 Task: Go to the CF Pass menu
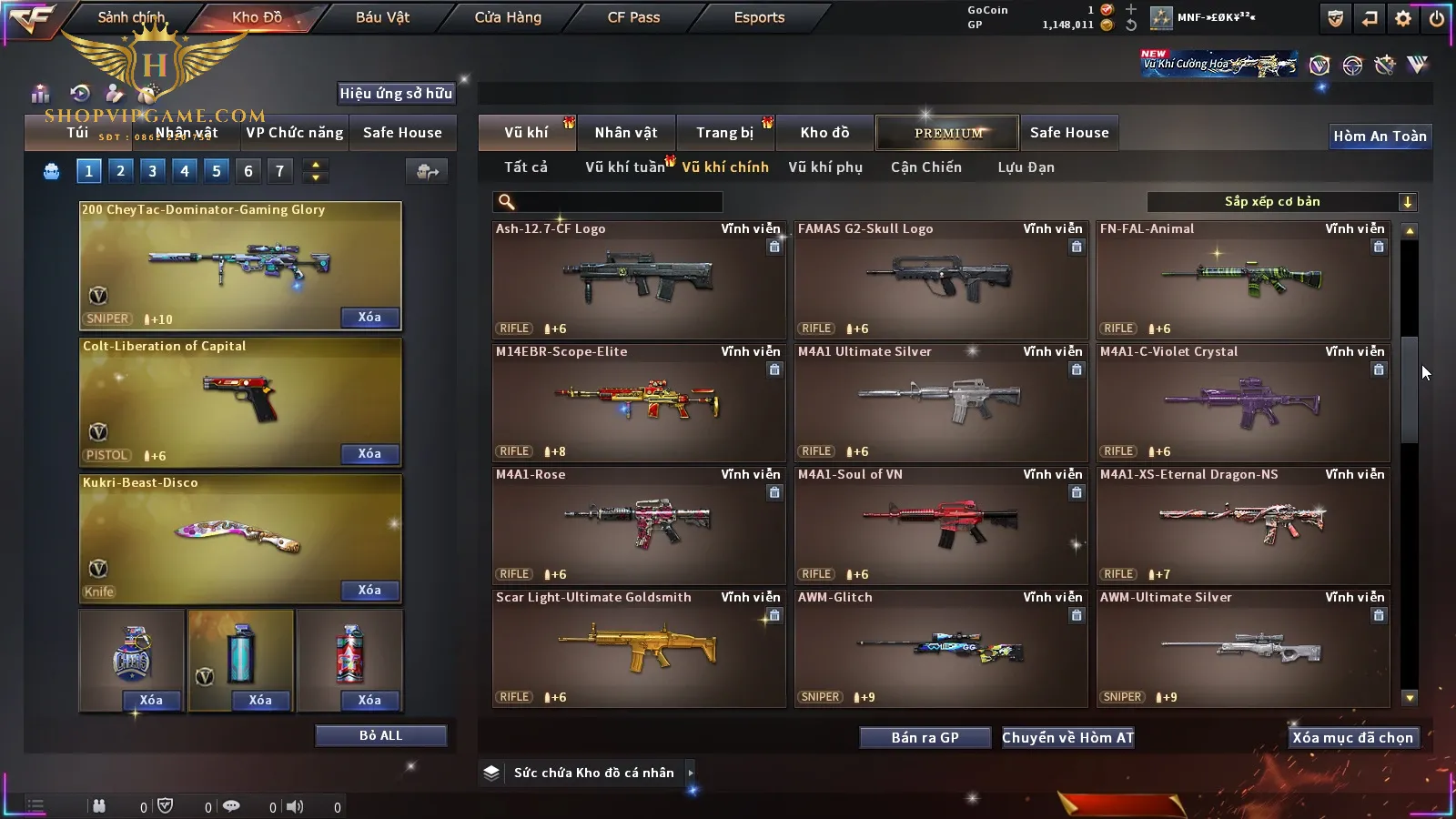pyautogui.click(x=633, y=17)
